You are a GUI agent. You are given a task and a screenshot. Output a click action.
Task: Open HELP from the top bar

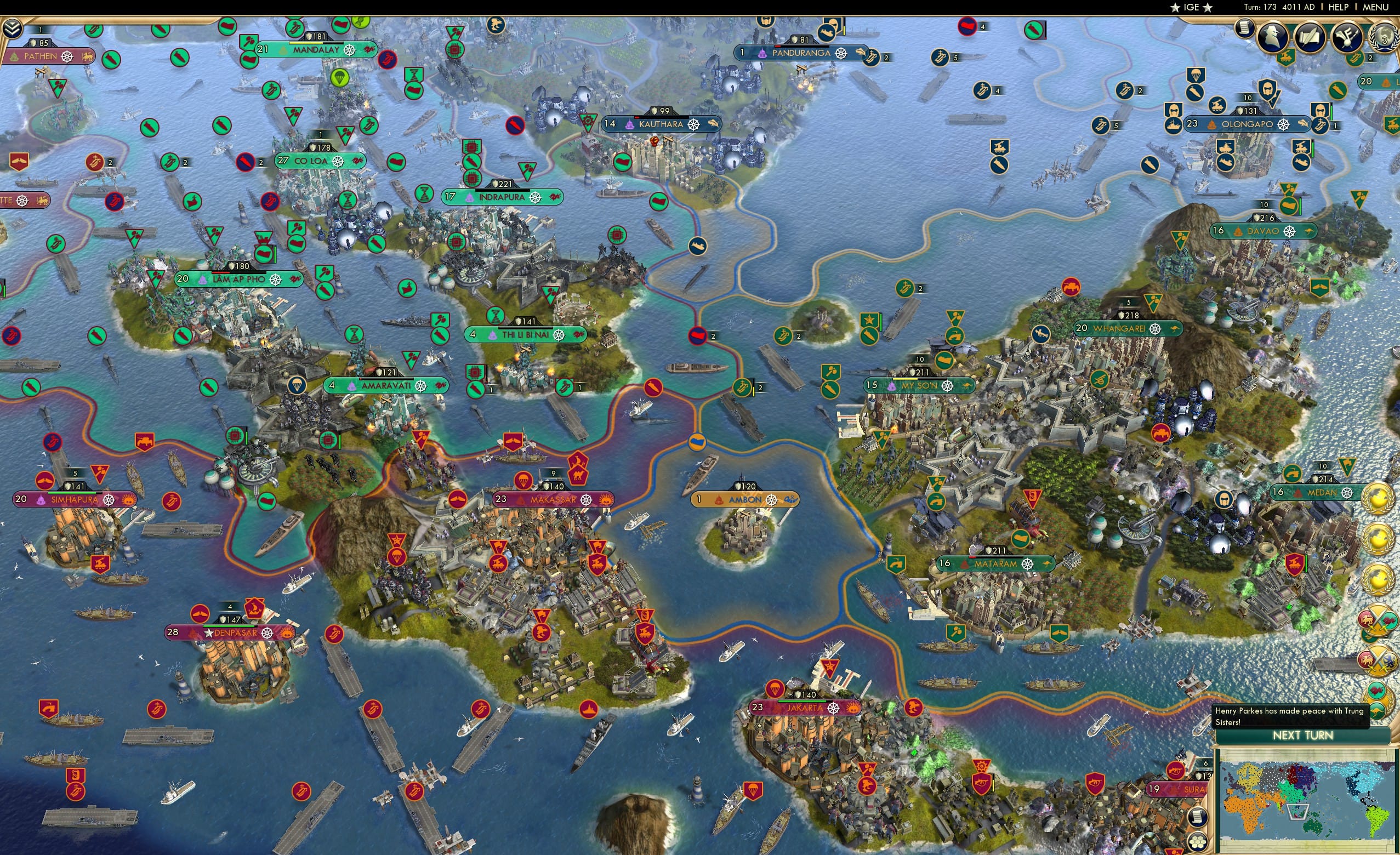click(1340, 7)
